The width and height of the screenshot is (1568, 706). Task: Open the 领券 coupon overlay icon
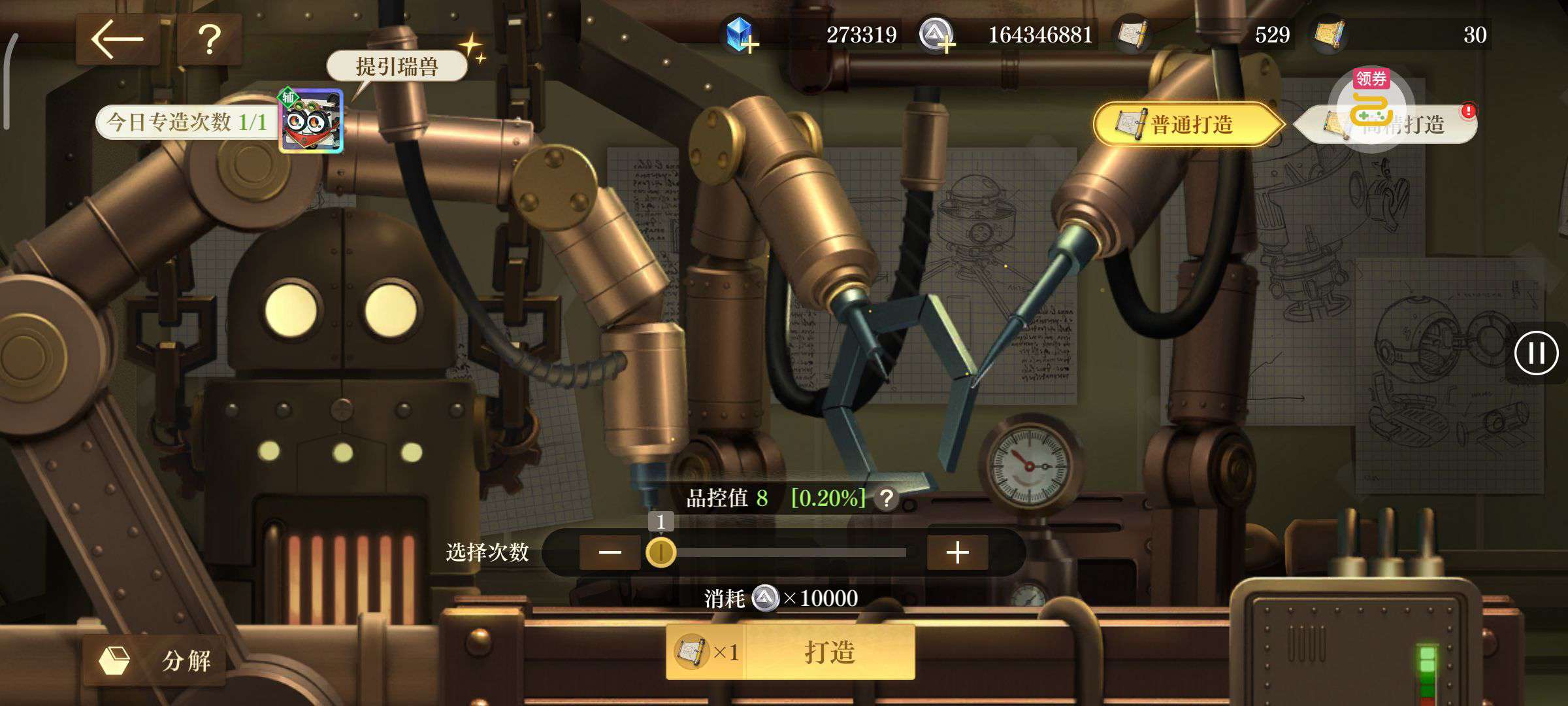(1371, 101)
